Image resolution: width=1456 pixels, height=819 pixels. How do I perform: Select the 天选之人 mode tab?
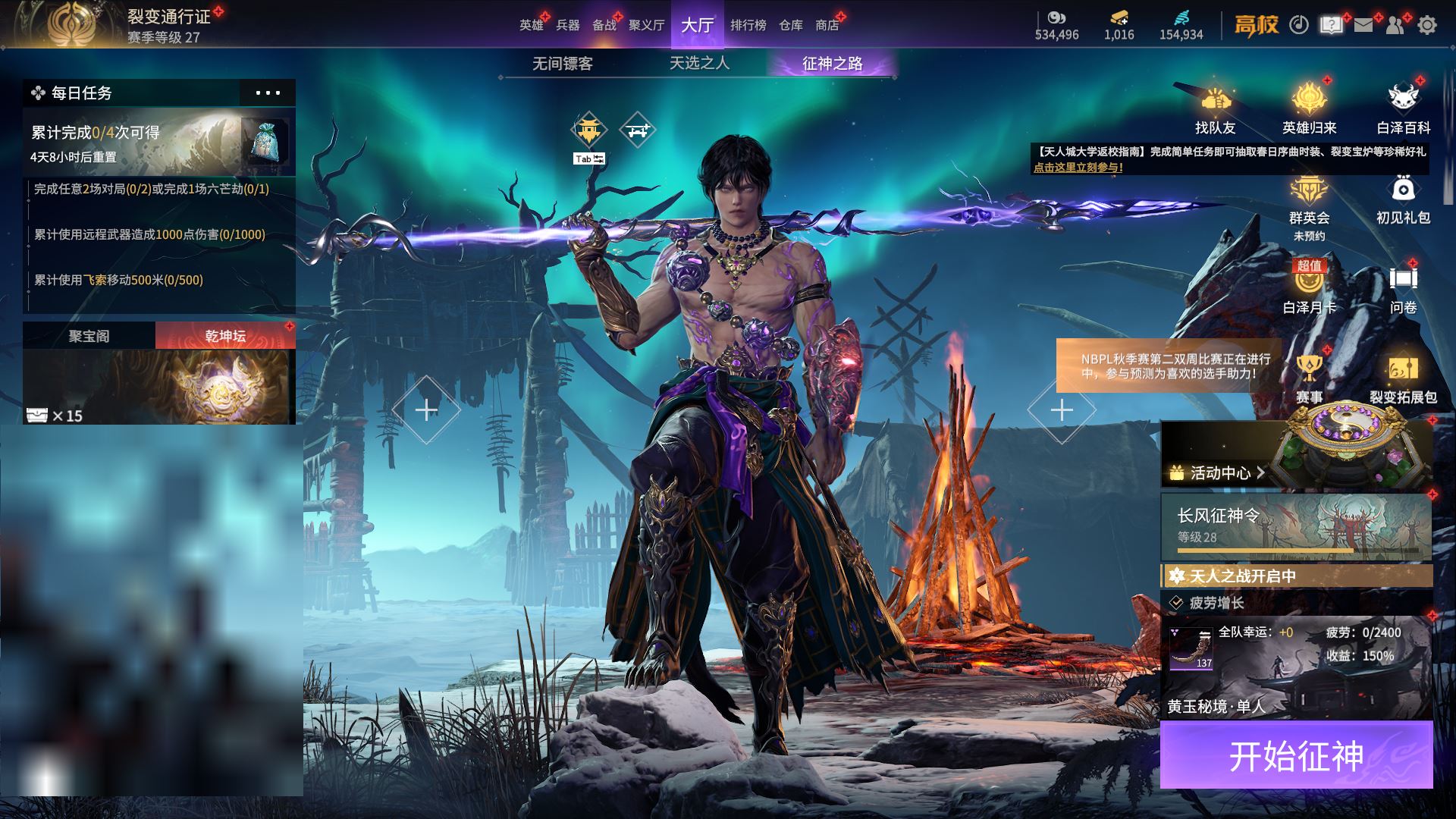click(x=699, y=63)
